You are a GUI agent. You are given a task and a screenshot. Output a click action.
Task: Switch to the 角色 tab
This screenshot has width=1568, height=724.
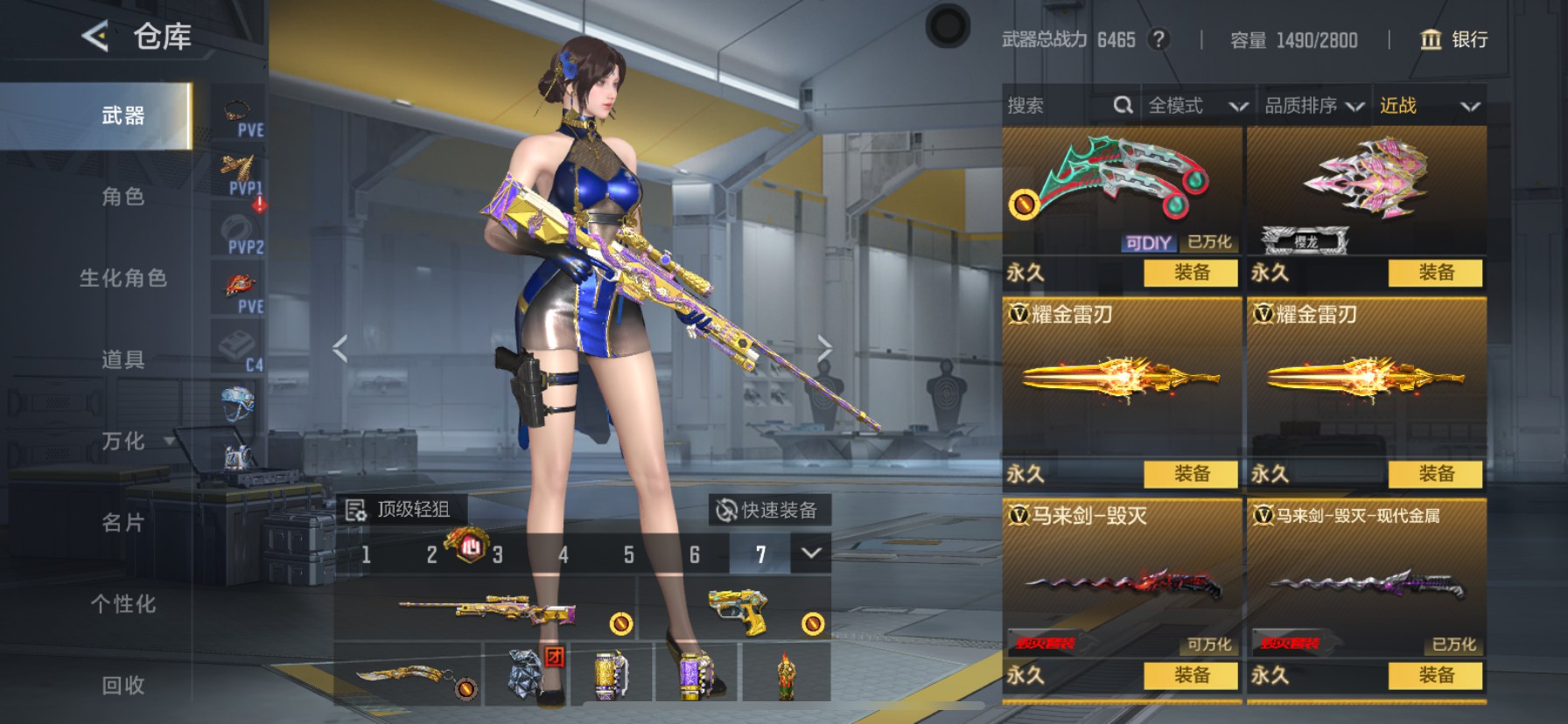tap(122, 197)
